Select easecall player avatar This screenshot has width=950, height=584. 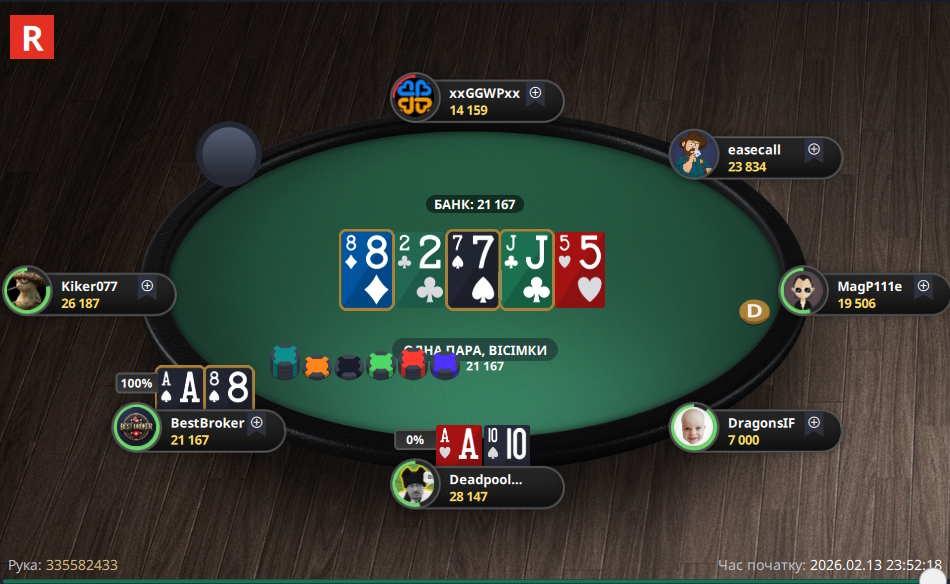pos(693,154)
